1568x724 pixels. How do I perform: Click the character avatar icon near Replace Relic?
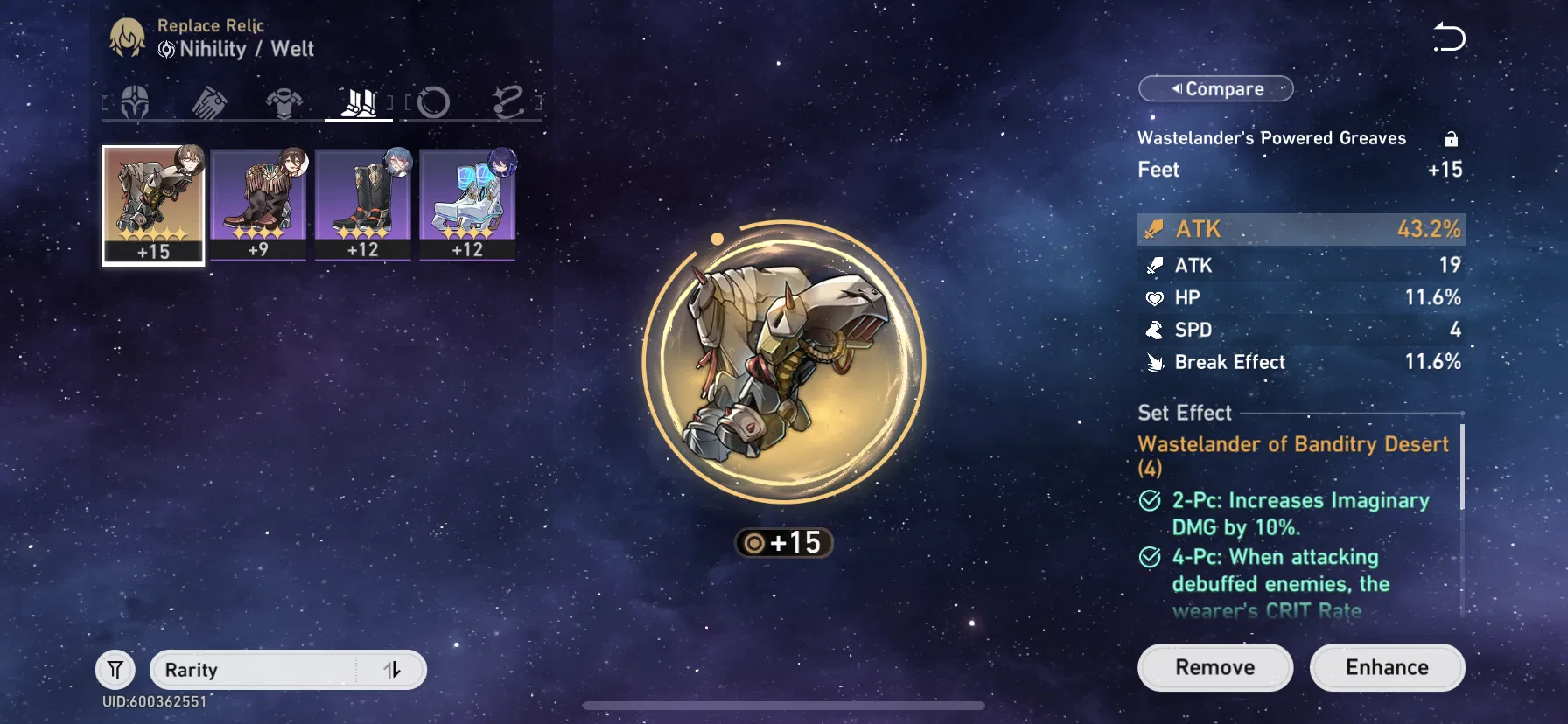pos(128,37)
